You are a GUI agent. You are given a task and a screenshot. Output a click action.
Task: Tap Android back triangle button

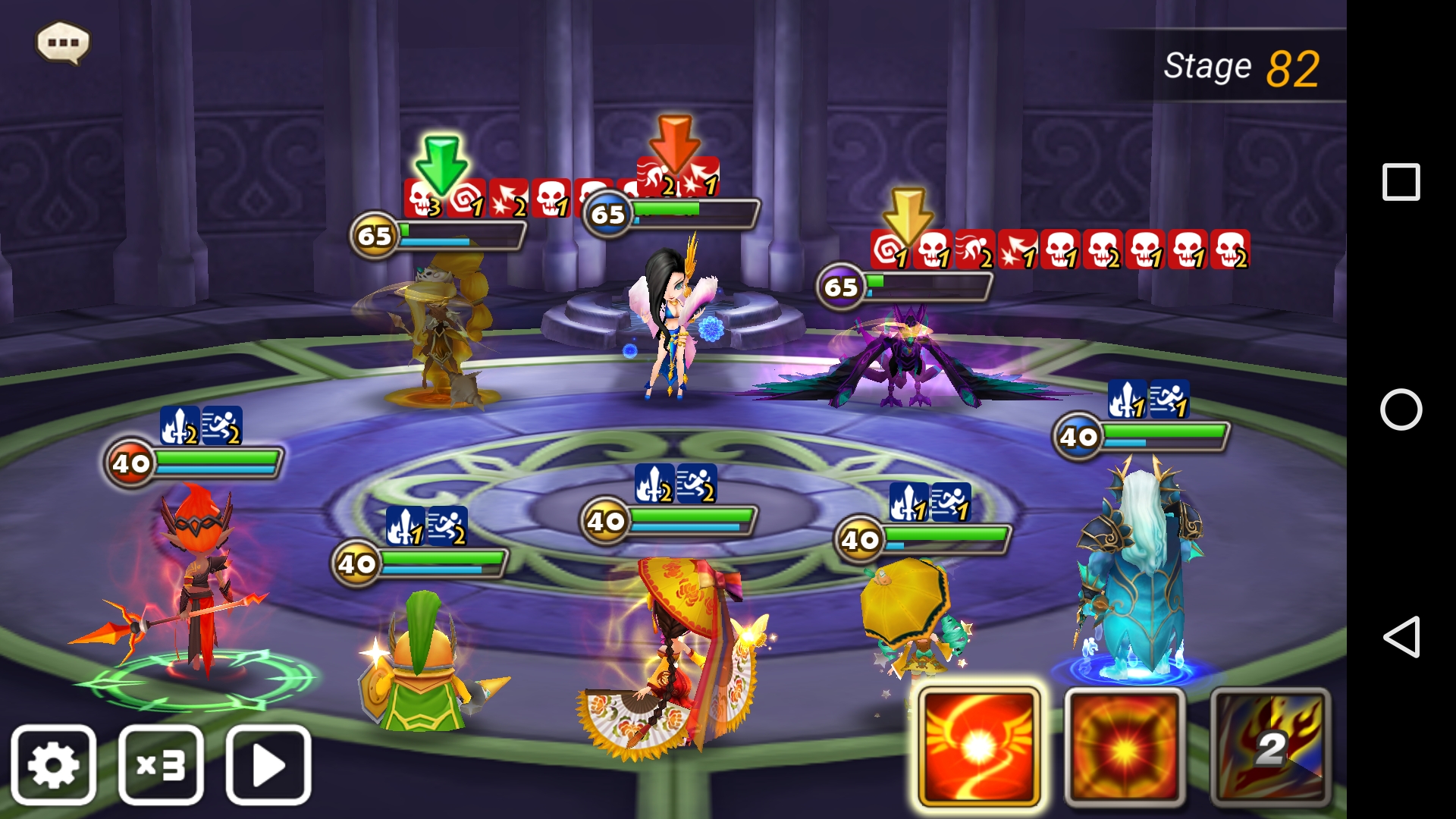tap(1401, 636)
